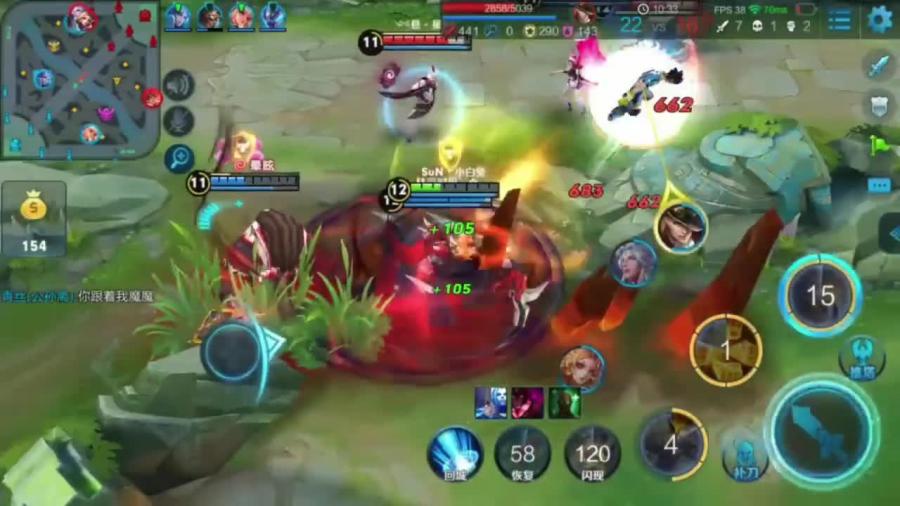Select the sword signal icon
The image size is (900, 506).
[x=877, y=66]
